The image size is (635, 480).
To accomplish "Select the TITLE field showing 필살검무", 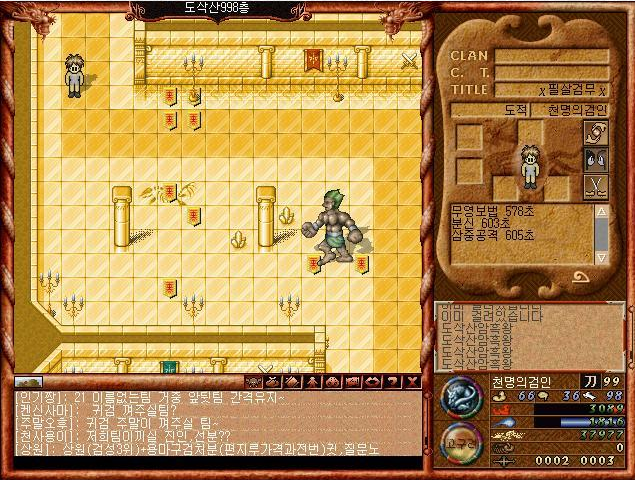I will pyautogui.click(x=552, y=89).
